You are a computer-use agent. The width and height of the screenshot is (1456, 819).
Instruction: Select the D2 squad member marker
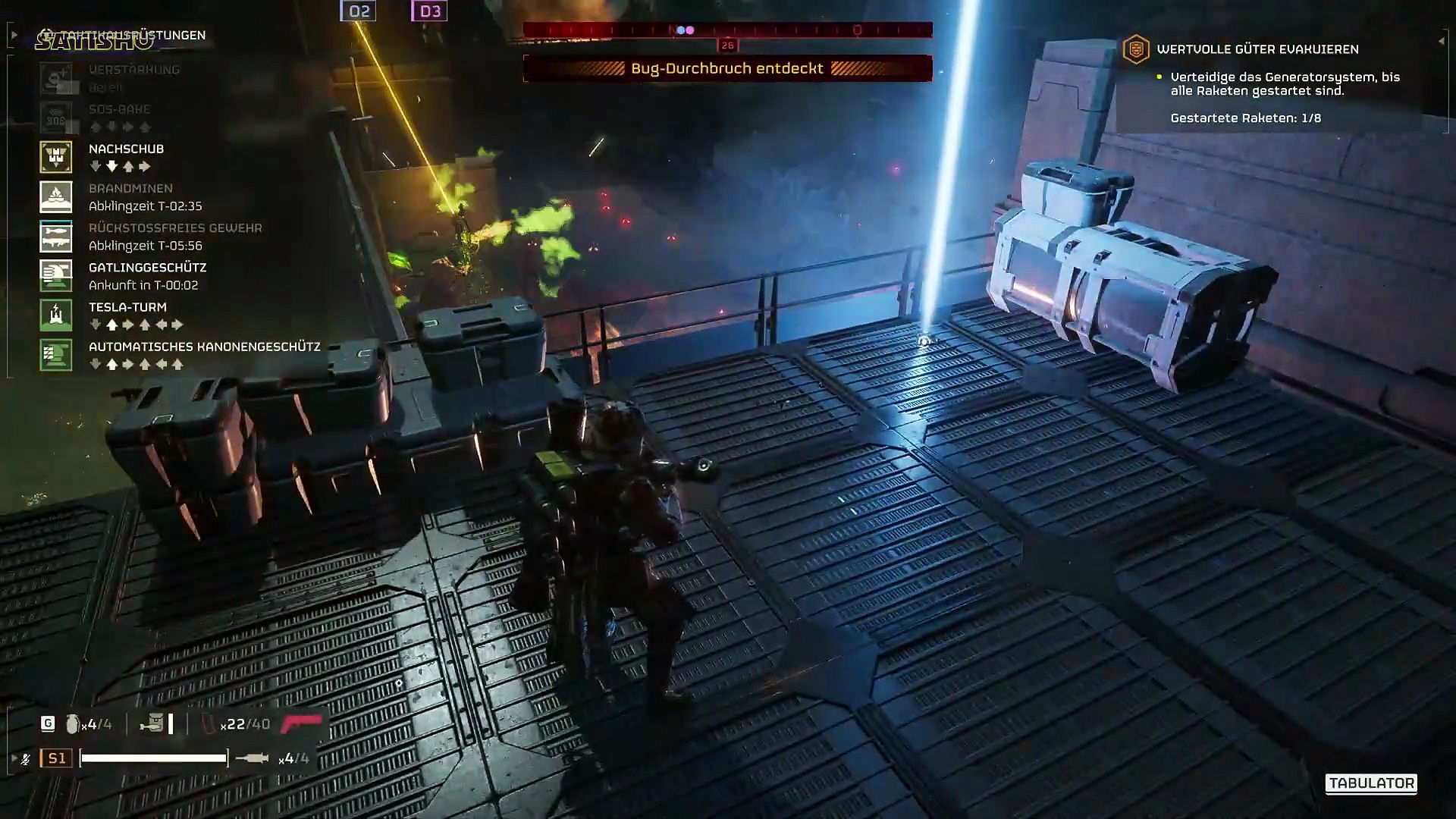[359, 11]
